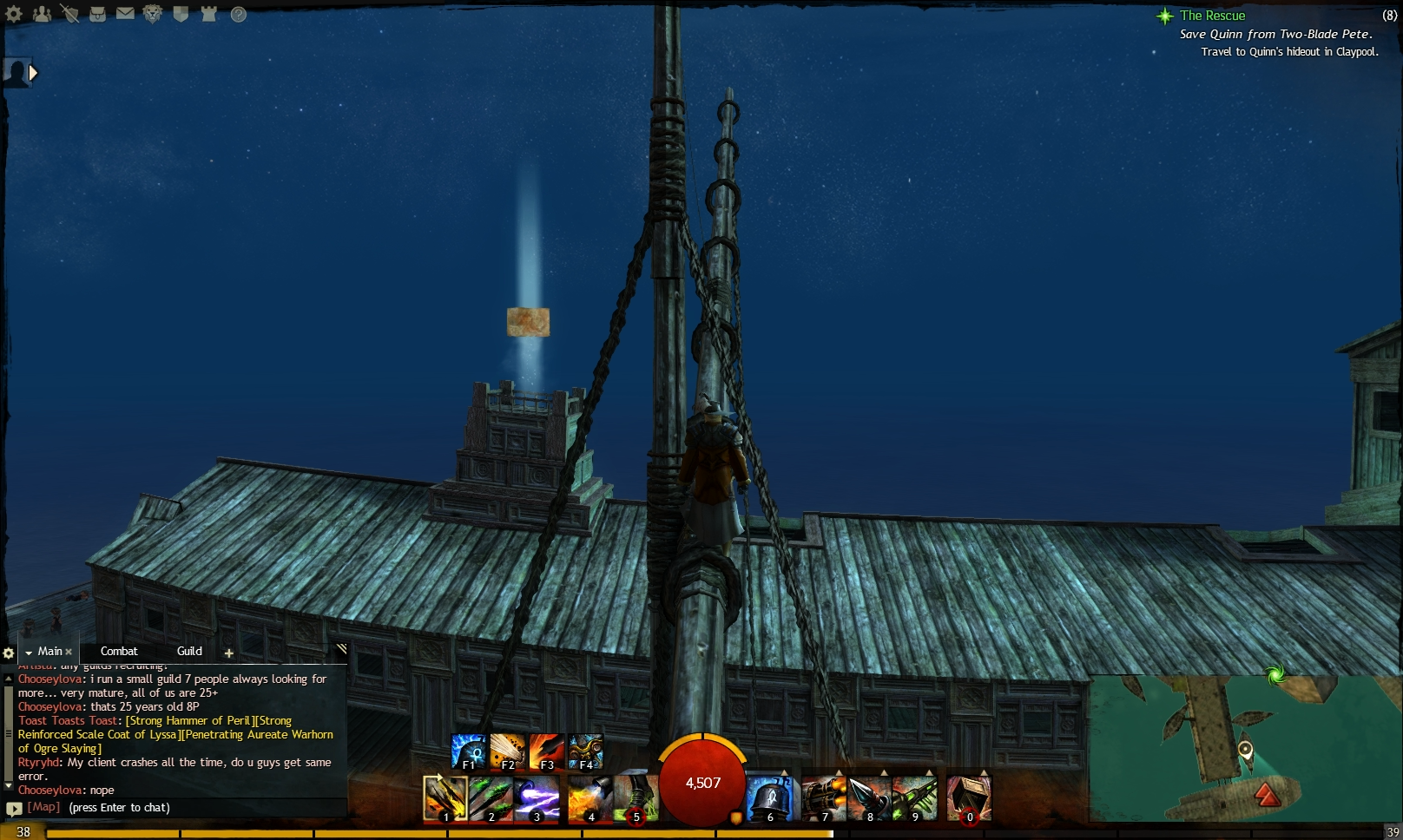Activate the F1 toolbelt skill
The width and height of the screenshot is (1403, 840).
click(x=469, y=751)
